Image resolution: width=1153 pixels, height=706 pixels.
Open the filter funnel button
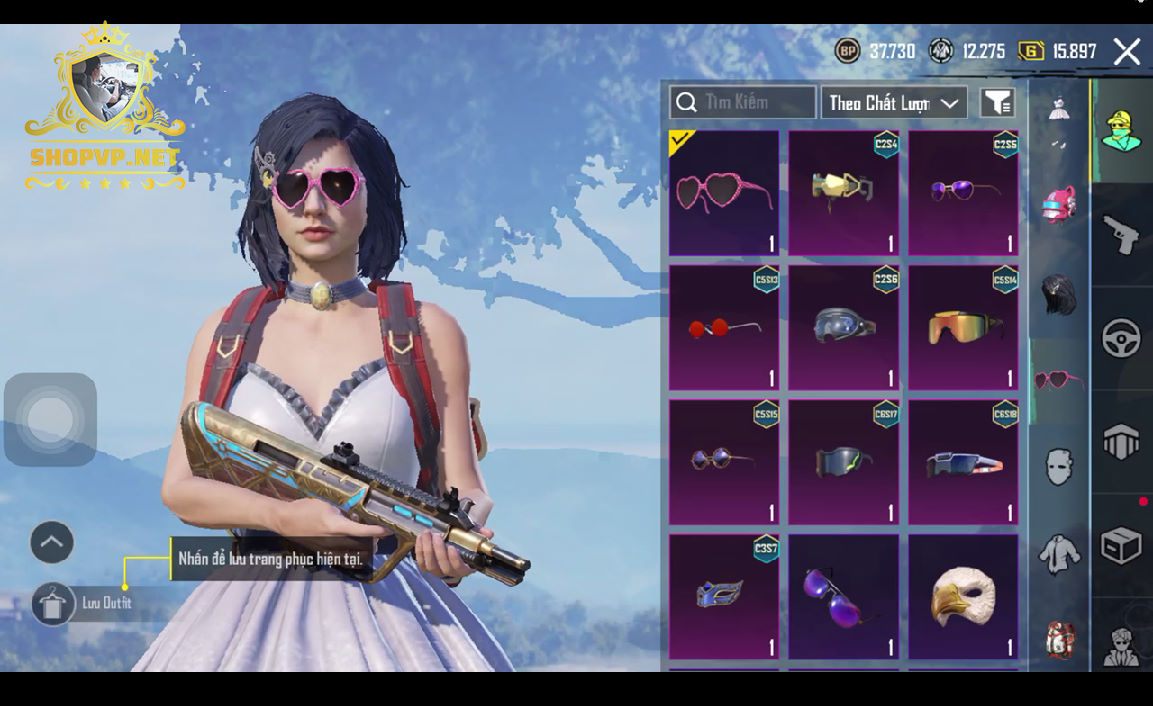click(997, 102)
